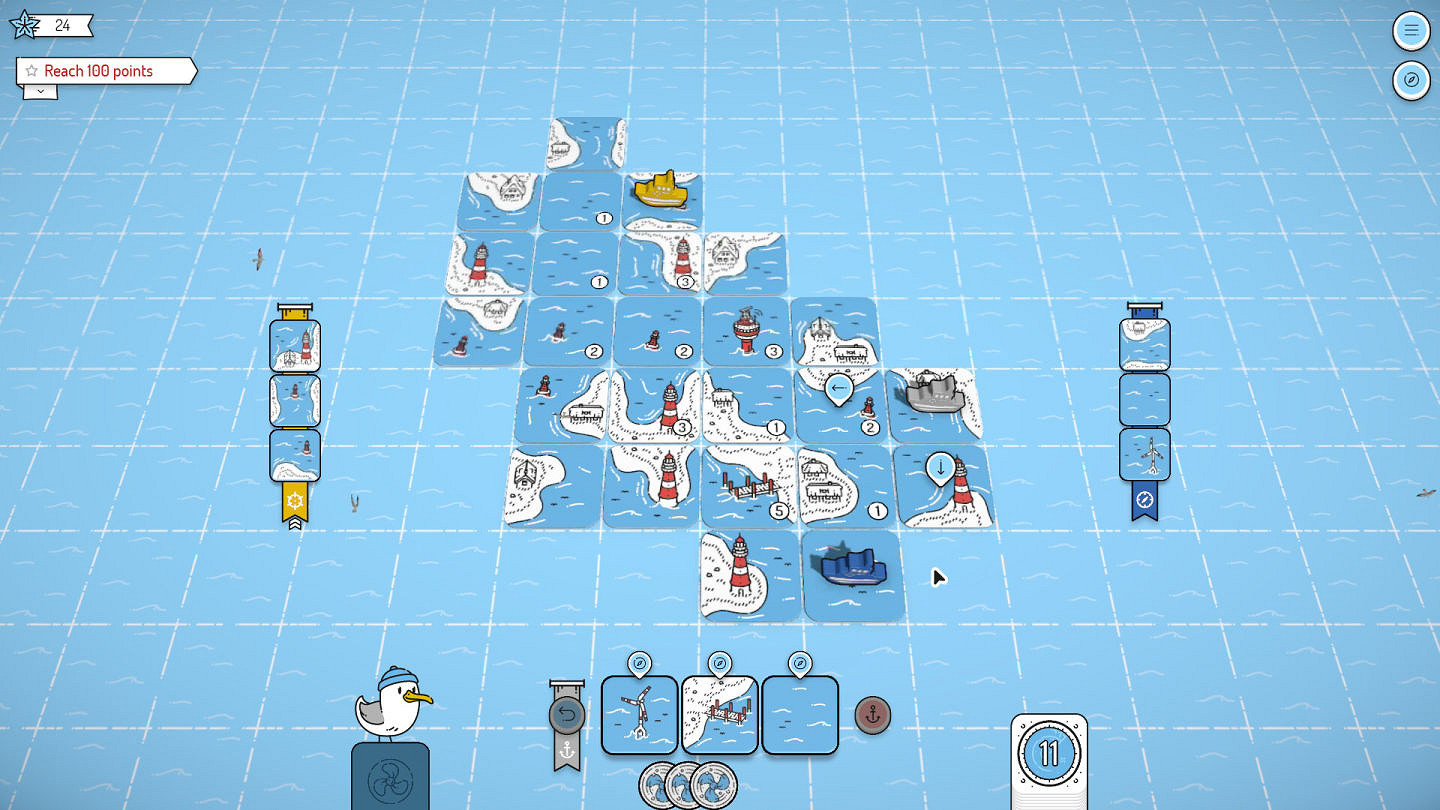This screenshot has width=1440, height=810.
Task: Click the compass button below the menu
Action: [1411, 80]
